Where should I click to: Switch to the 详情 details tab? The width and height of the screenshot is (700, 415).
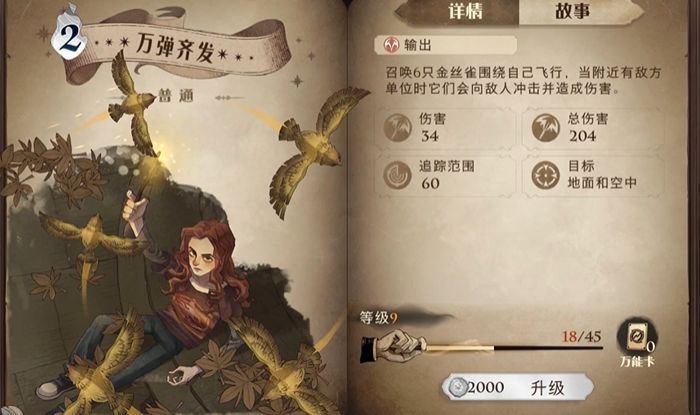click(456, 14)
